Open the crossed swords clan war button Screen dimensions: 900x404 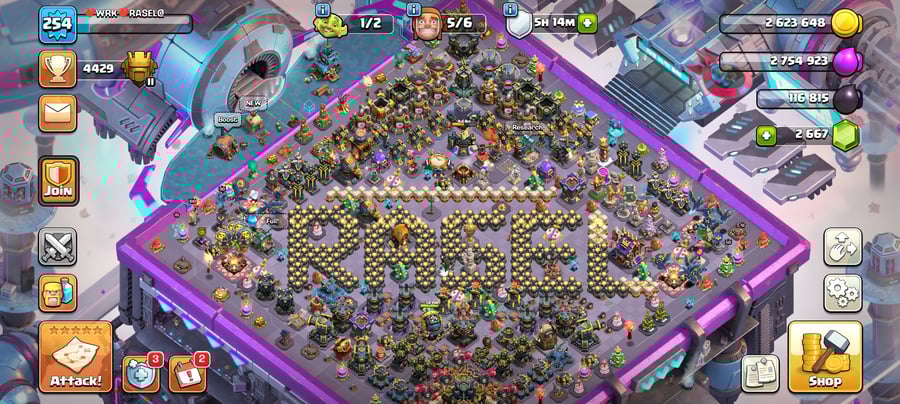pyautogui.click(x=57, y=247)
